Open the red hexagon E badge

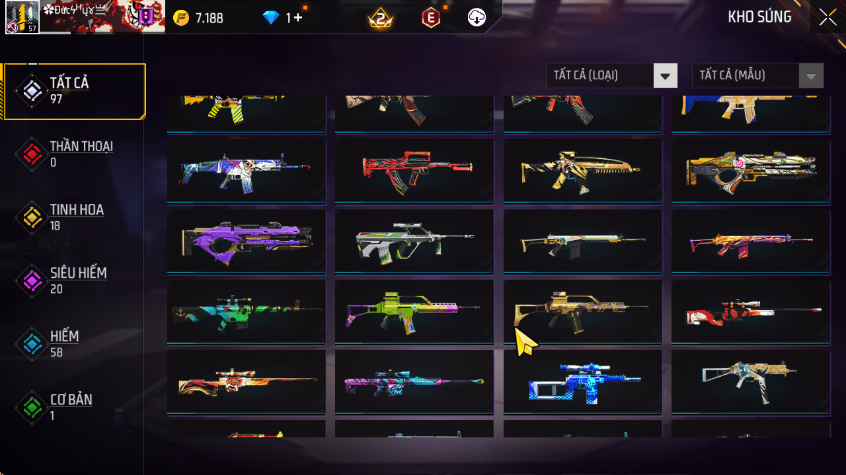click(430, 17)
